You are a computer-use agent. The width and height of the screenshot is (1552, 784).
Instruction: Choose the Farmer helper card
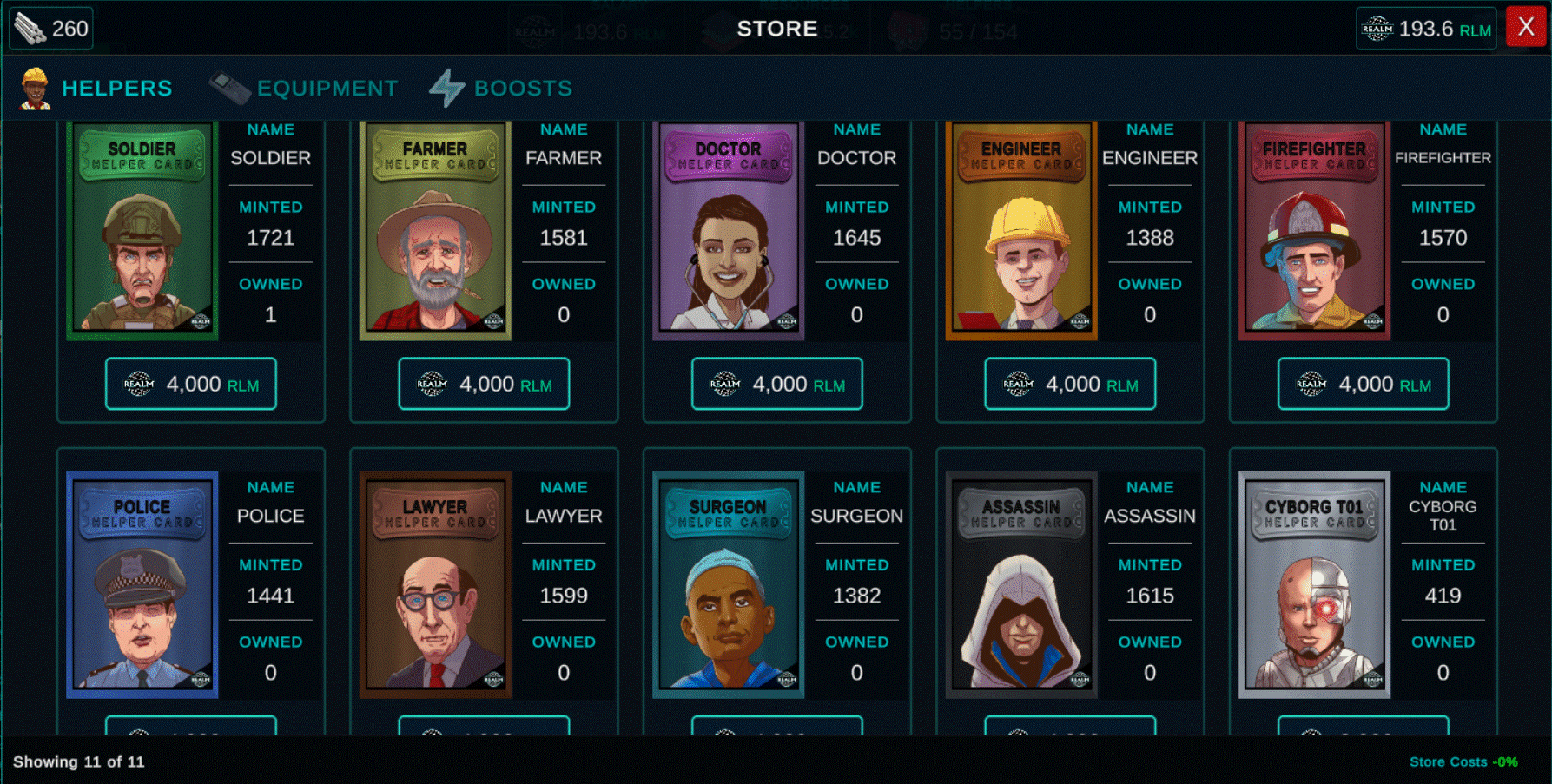point(435,230)
